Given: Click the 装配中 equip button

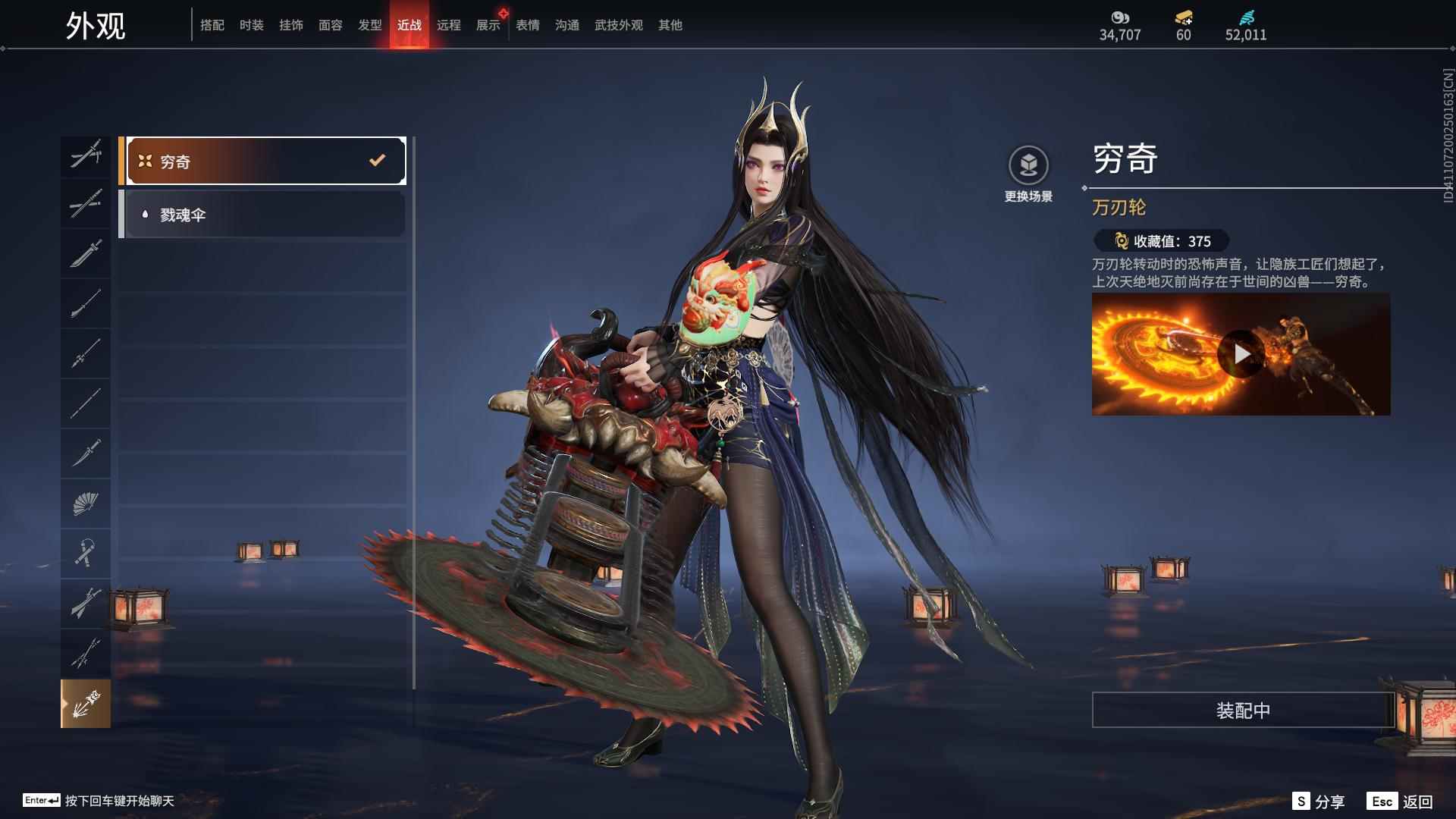Looking at the screenshot, I should pos(1243,710).
